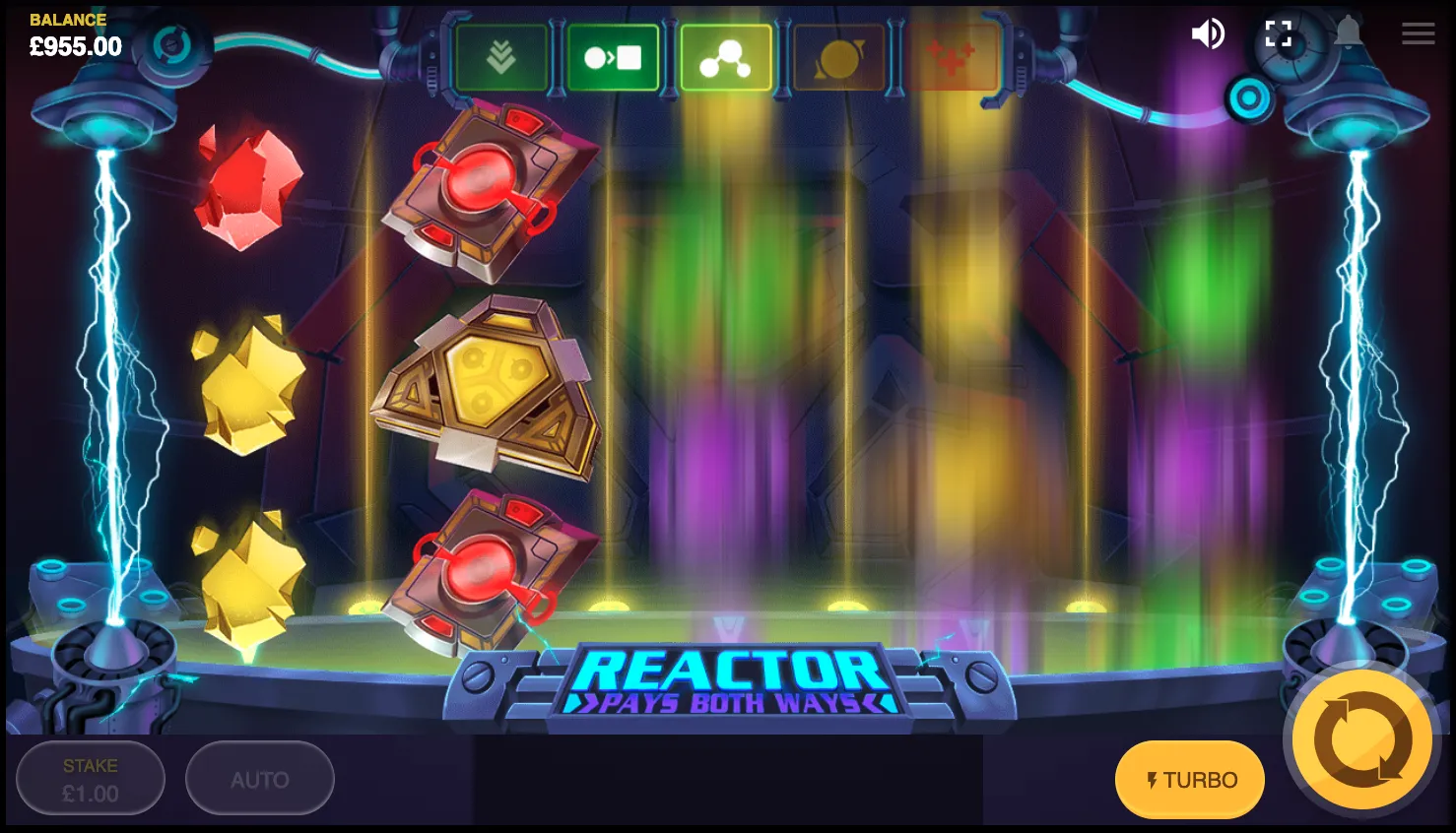Select the glowing molecule feature icon
Screen dimensions: 1456x833
pos(726,56)
